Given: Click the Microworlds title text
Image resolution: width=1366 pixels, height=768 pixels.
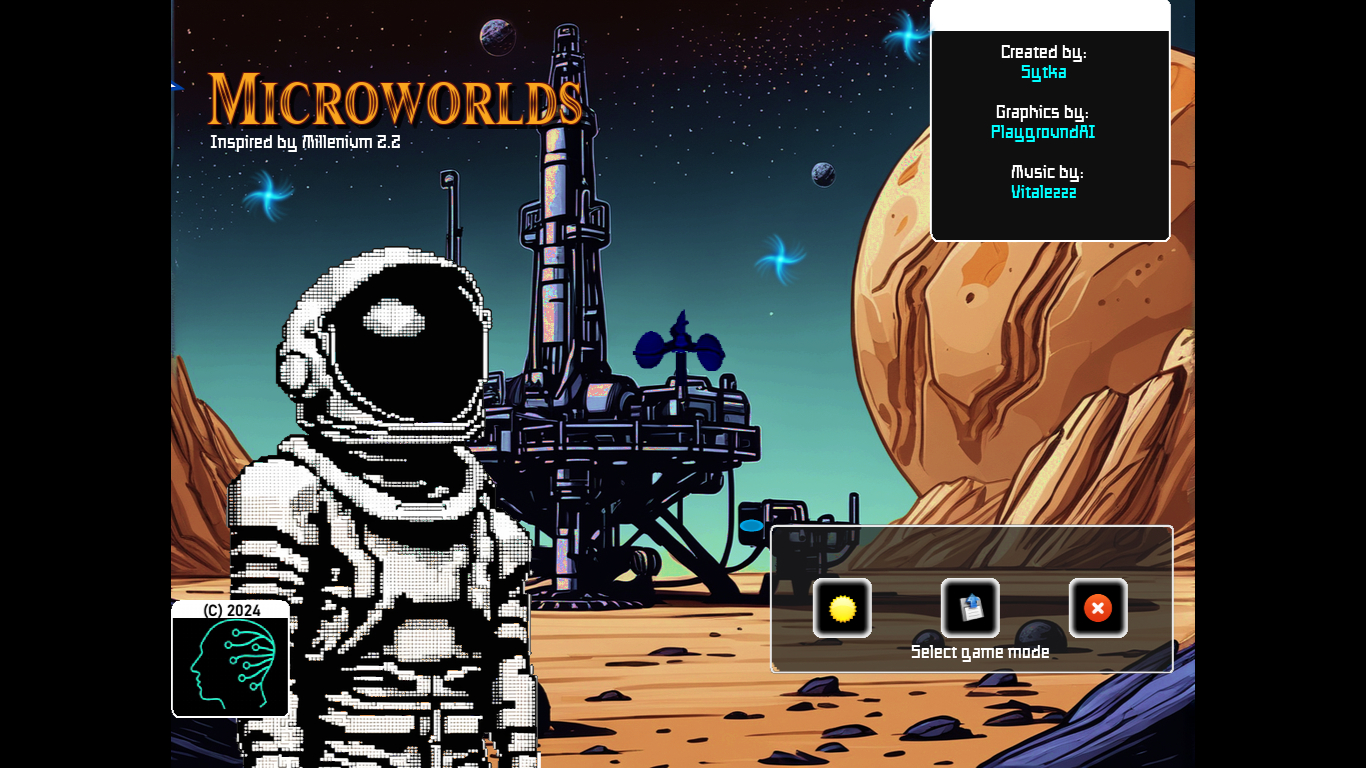Looking at the screenshot, I should (x=396, y=100).
